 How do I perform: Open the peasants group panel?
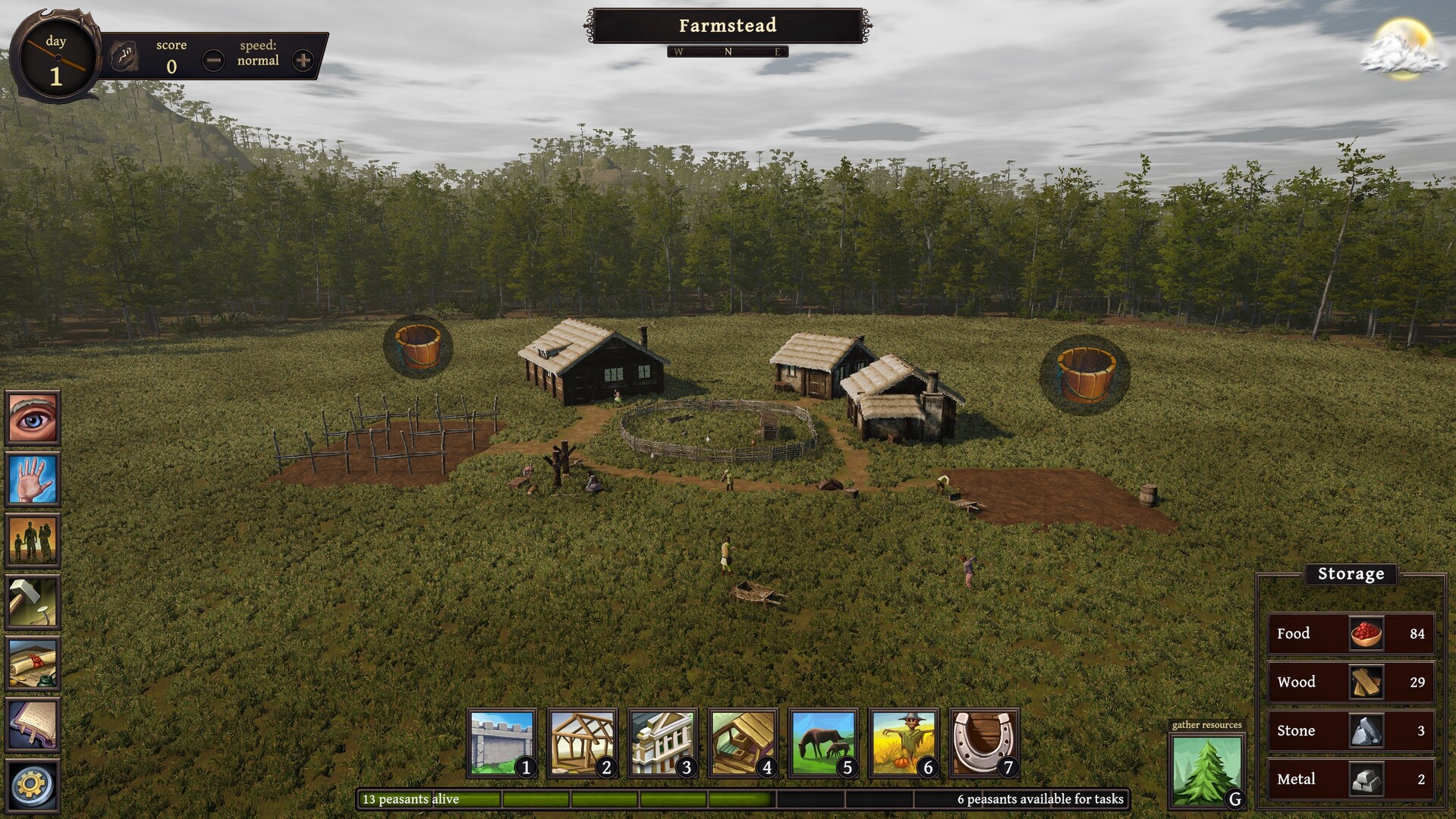[x=33, y=540]
